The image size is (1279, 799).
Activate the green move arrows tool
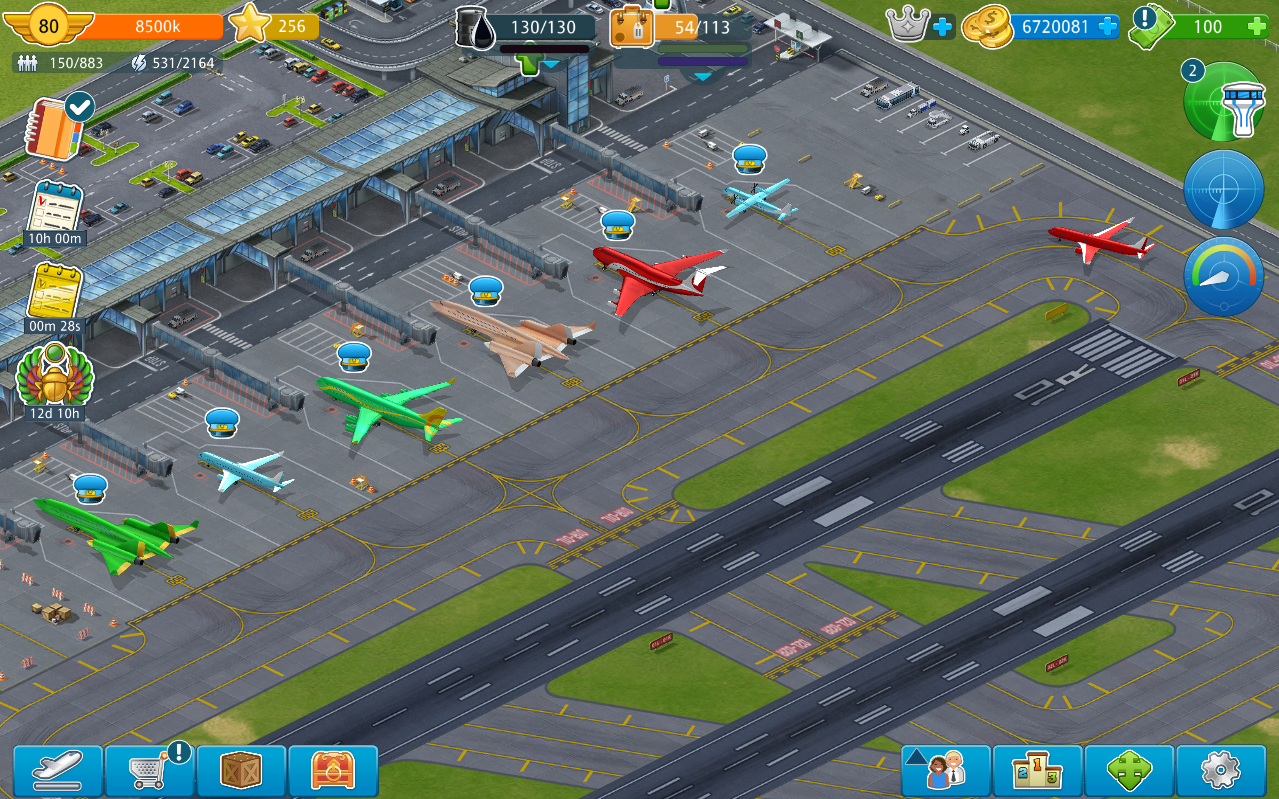click(x=1129, y=771)
